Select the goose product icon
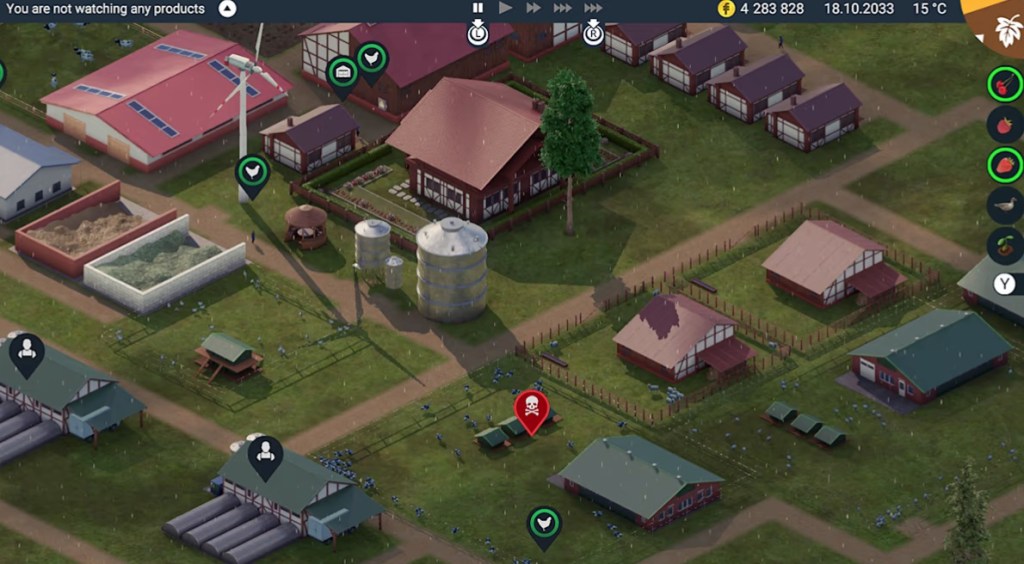This screenshot has width=1024, height=564. (1004, 205)
